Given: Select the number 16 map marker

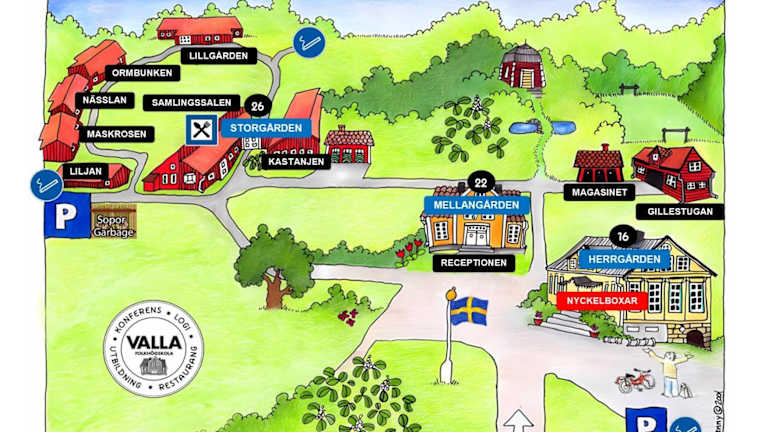Looking at the screenshot, I should pos(623,237).
